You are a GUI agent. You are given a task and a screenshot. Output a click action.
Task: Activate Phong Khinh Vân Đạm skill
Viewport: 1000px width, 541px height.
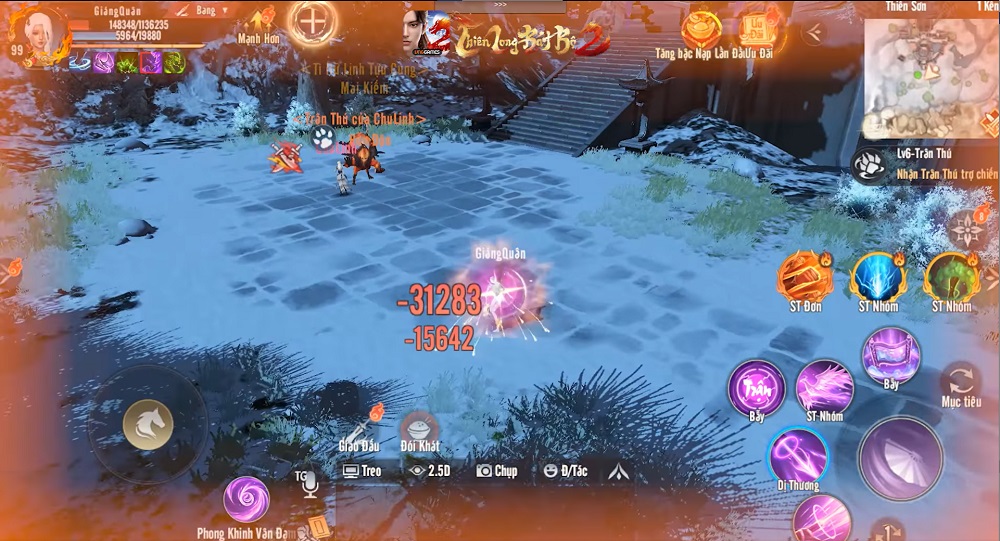[x=245, y=499]
